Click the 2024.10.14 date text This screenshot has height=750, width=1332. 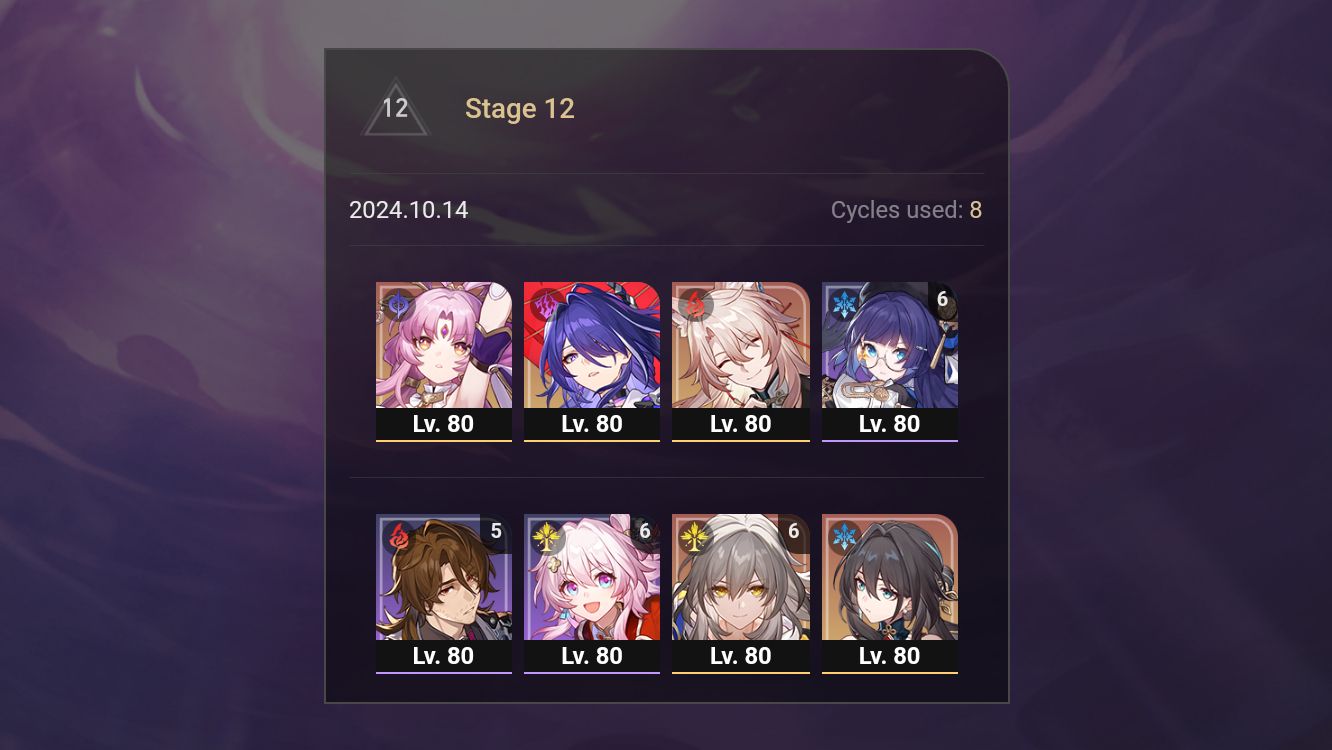pyautogui.click(x=409, y=211)
